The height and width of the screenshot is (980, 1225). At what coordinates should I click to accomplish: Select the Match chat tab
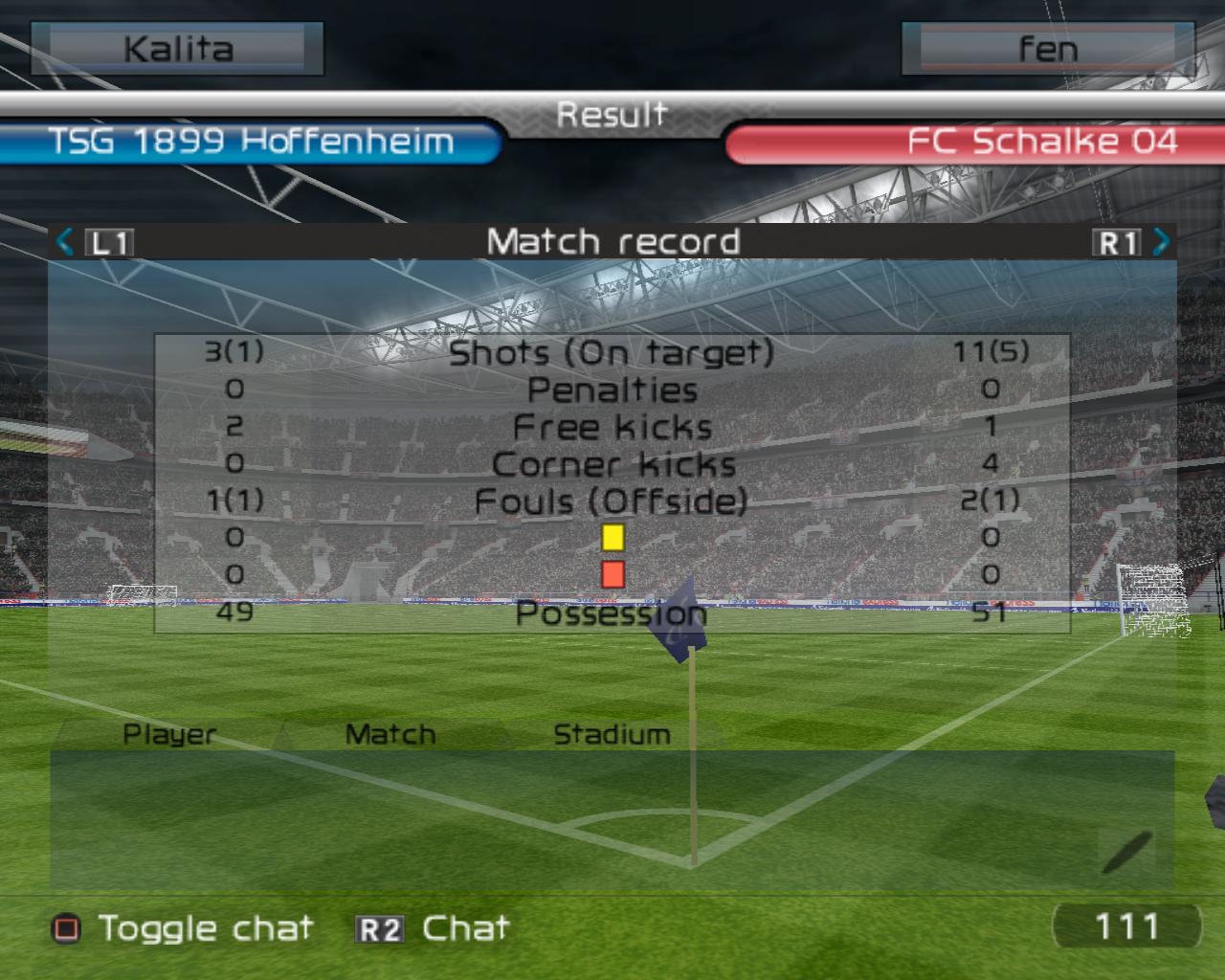pos(390,734)
